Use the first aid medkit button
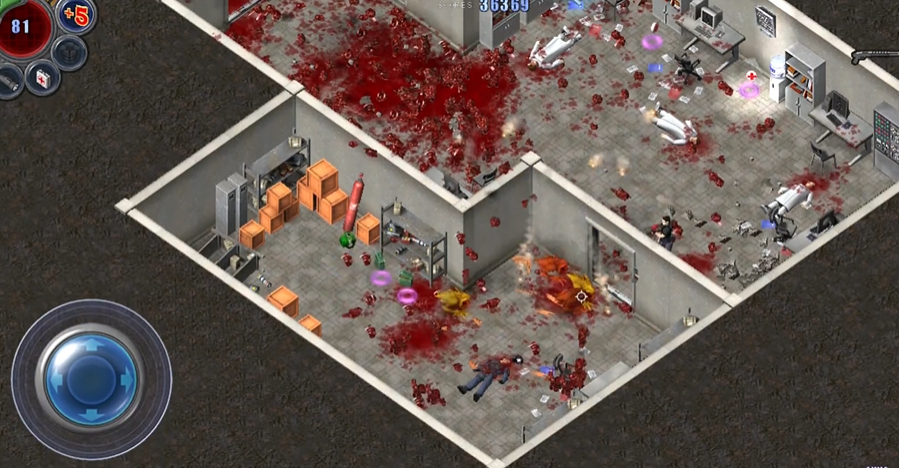This screenshot has height=468, width=899. point(42,78)
